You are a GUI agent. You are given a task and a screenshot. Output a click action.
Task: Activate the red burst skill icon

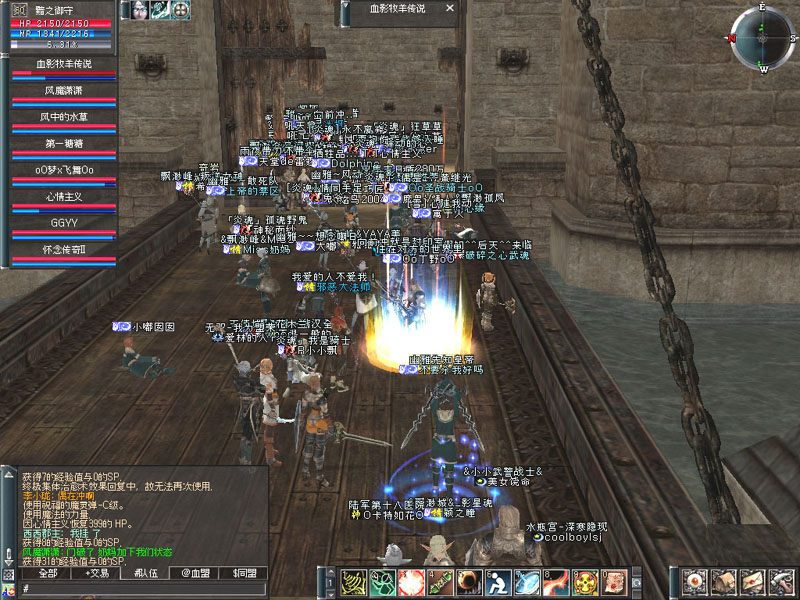[x=411, y=581]
